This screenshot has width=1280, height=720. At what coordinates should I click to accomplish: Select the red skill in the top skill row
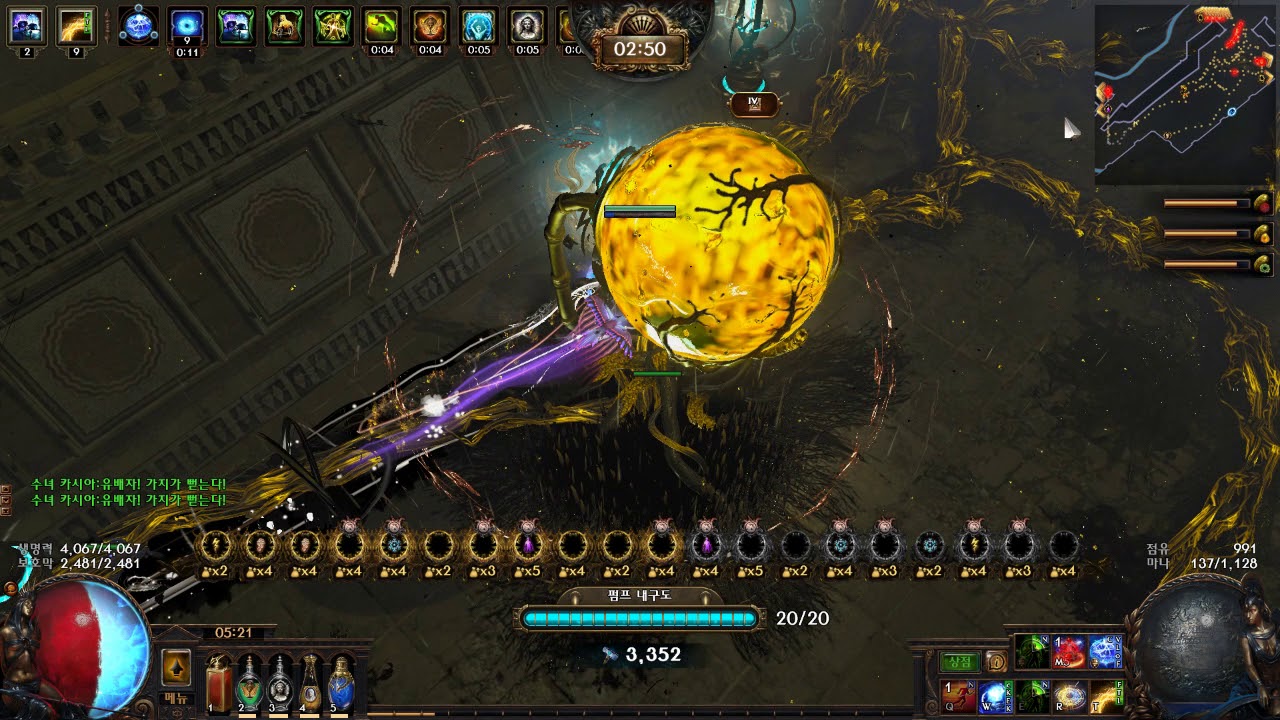point(1068,652)
